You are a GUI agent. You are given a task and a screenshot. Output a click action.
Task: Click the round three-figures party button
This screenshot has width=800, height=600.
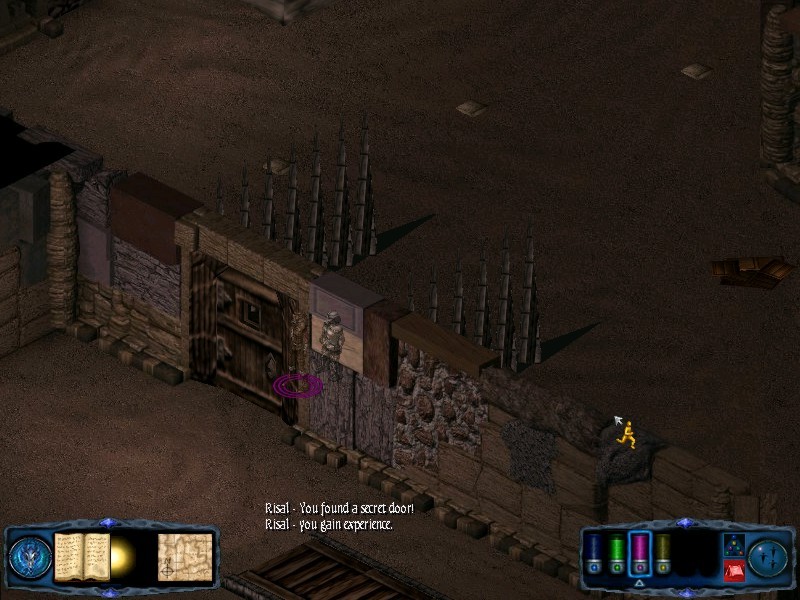point(768,556)
